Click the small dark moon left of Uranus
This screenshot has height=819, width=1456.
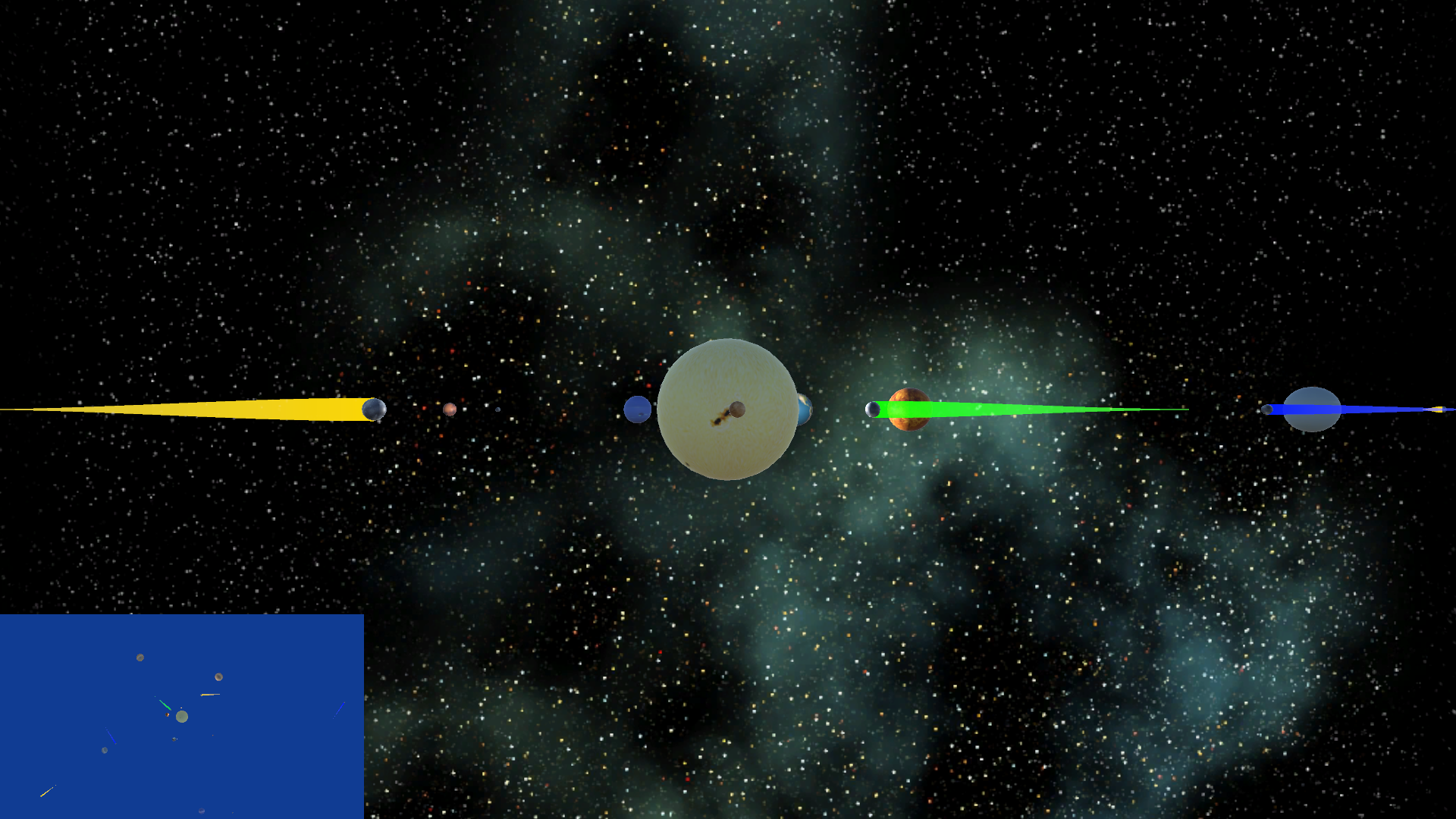tap(1267, 409)
